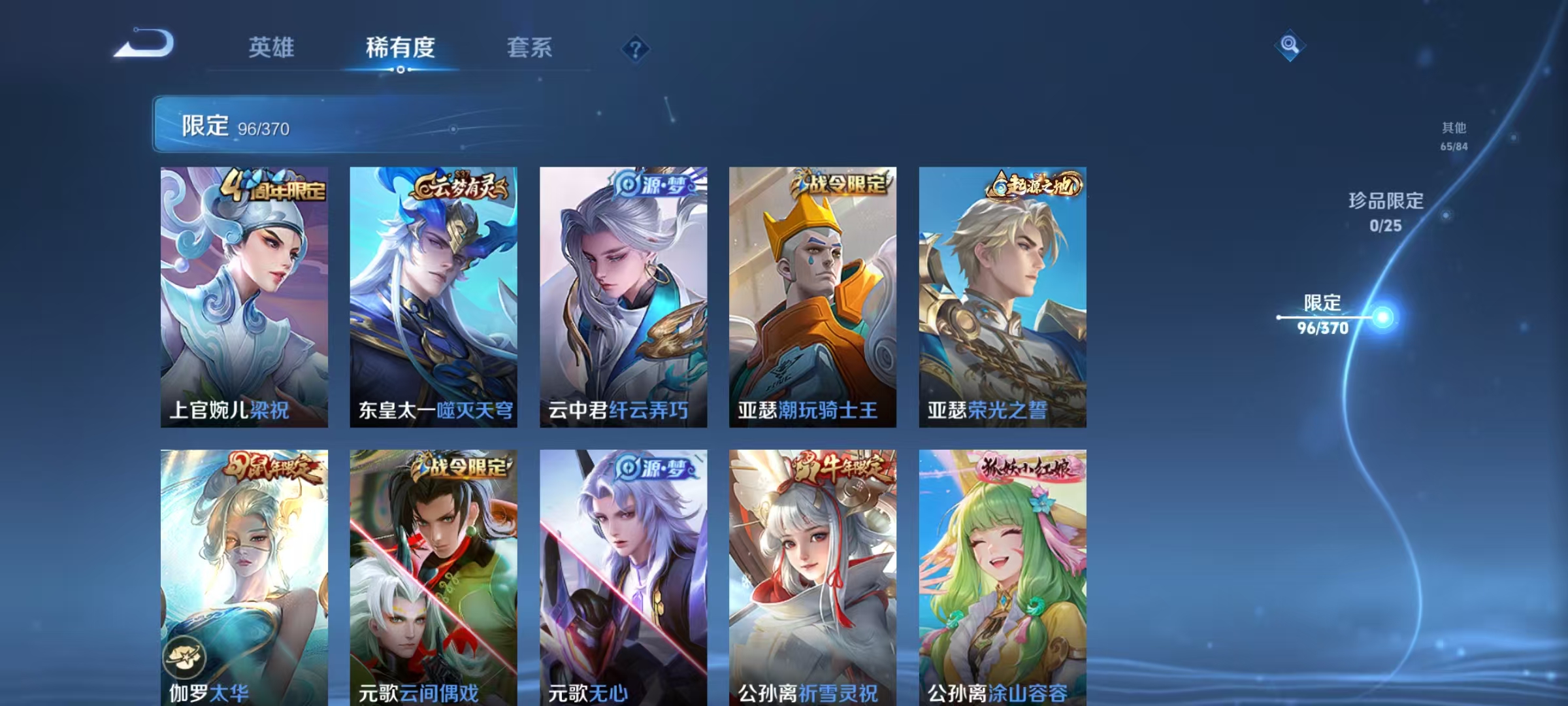
Task: Open the 元歌无心 skin thumbnail
Action: pyautogui.click(x=619, y=575)
